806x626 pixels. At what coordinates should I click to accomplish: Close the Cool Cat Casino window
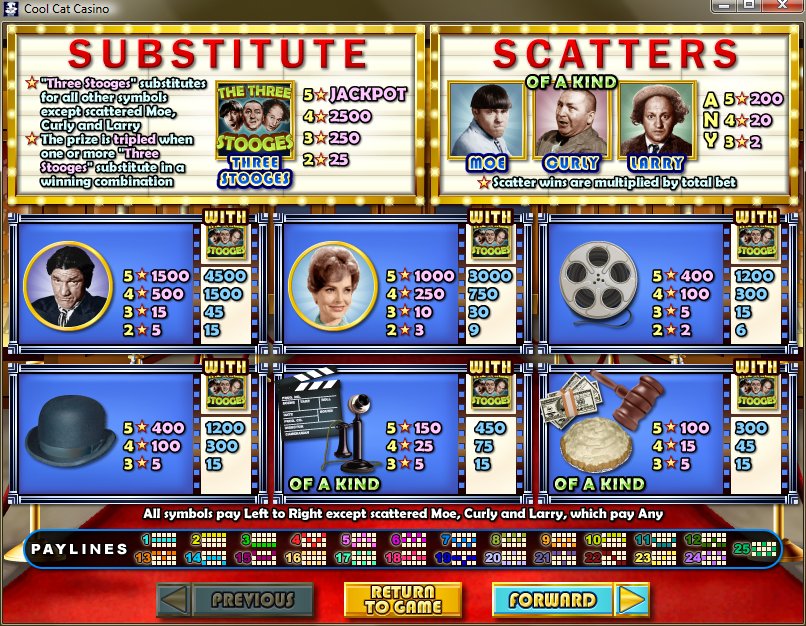tap(783, 5)
